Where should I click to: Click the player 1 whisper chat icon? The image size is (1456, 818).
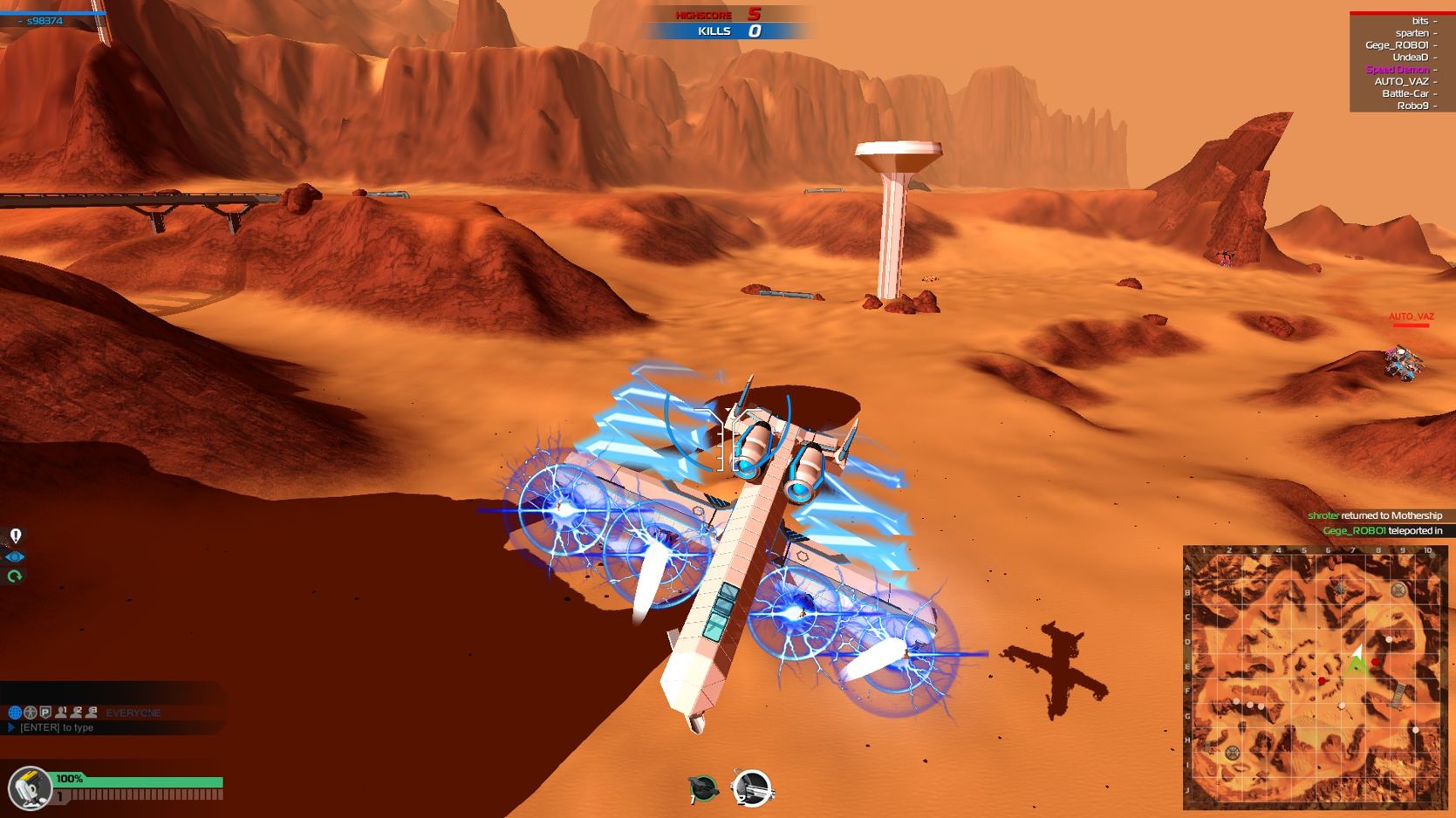click(x=60, y=712)
